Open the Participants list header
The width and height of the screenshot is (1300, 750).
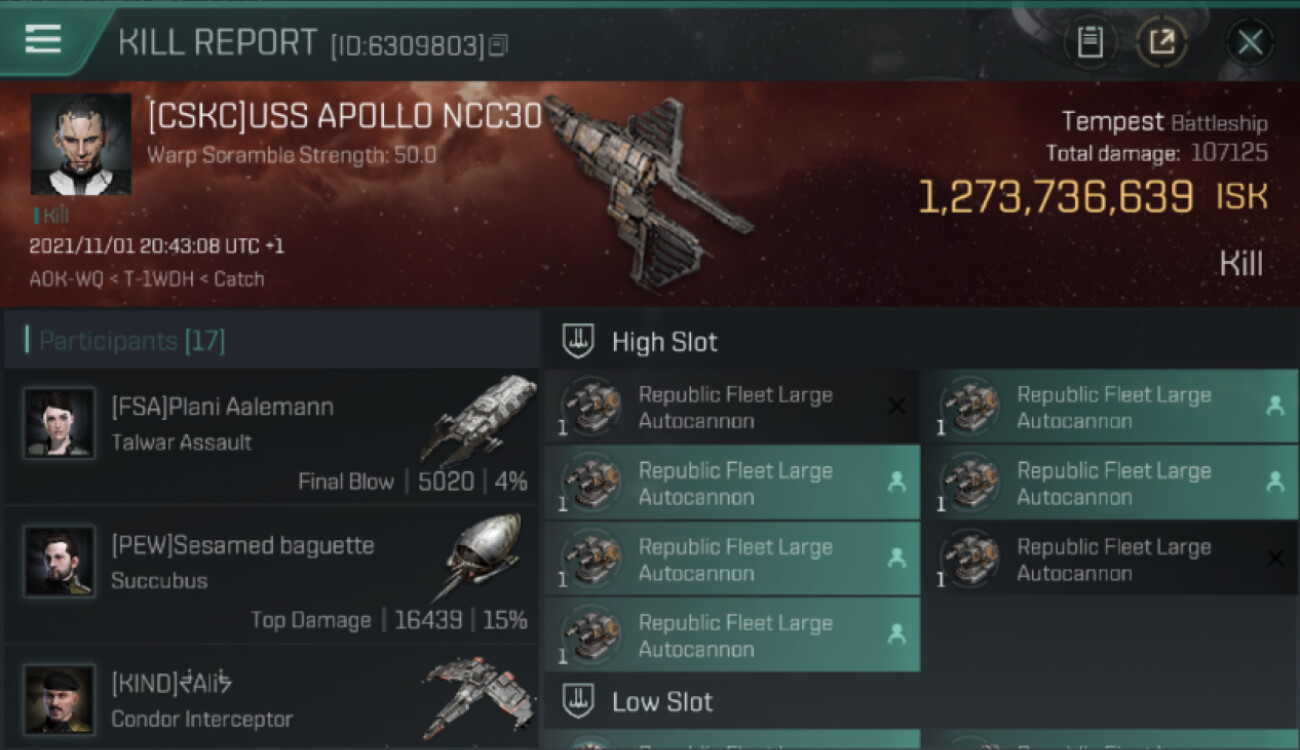132,341
